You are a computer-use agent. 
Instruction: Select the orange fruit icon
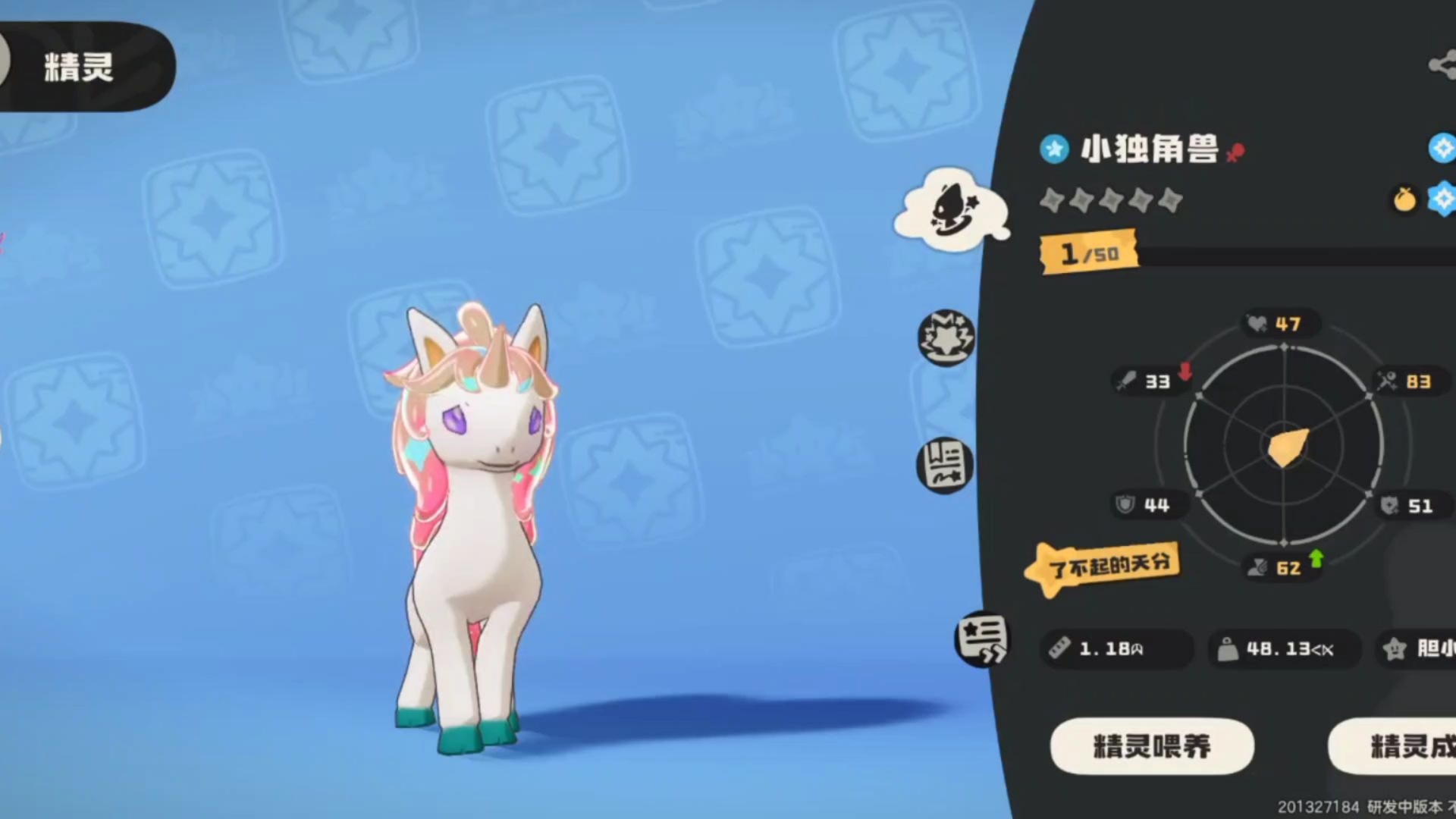point(1404,199)
